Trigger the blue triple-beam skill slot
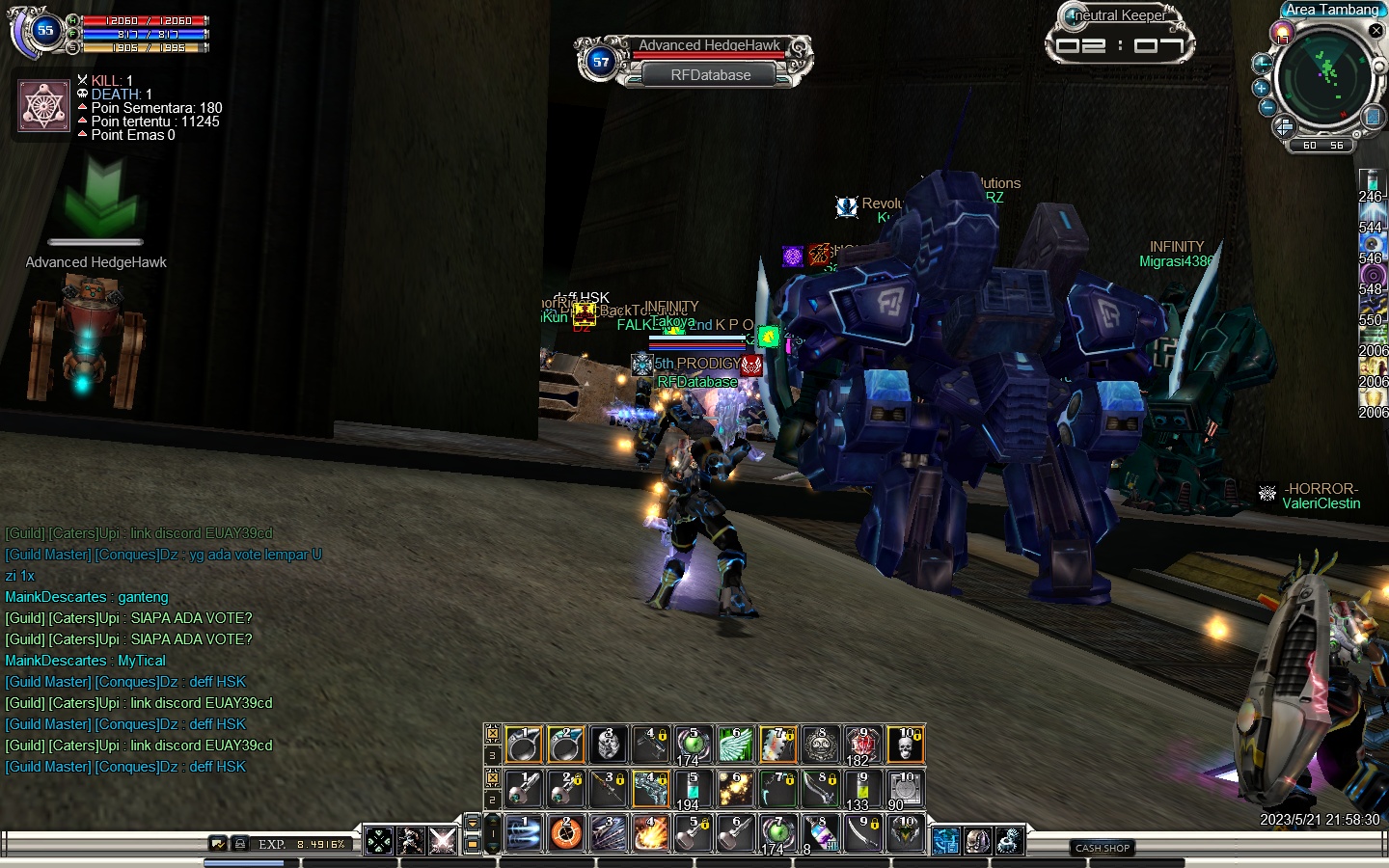 [x=524, y=834]
